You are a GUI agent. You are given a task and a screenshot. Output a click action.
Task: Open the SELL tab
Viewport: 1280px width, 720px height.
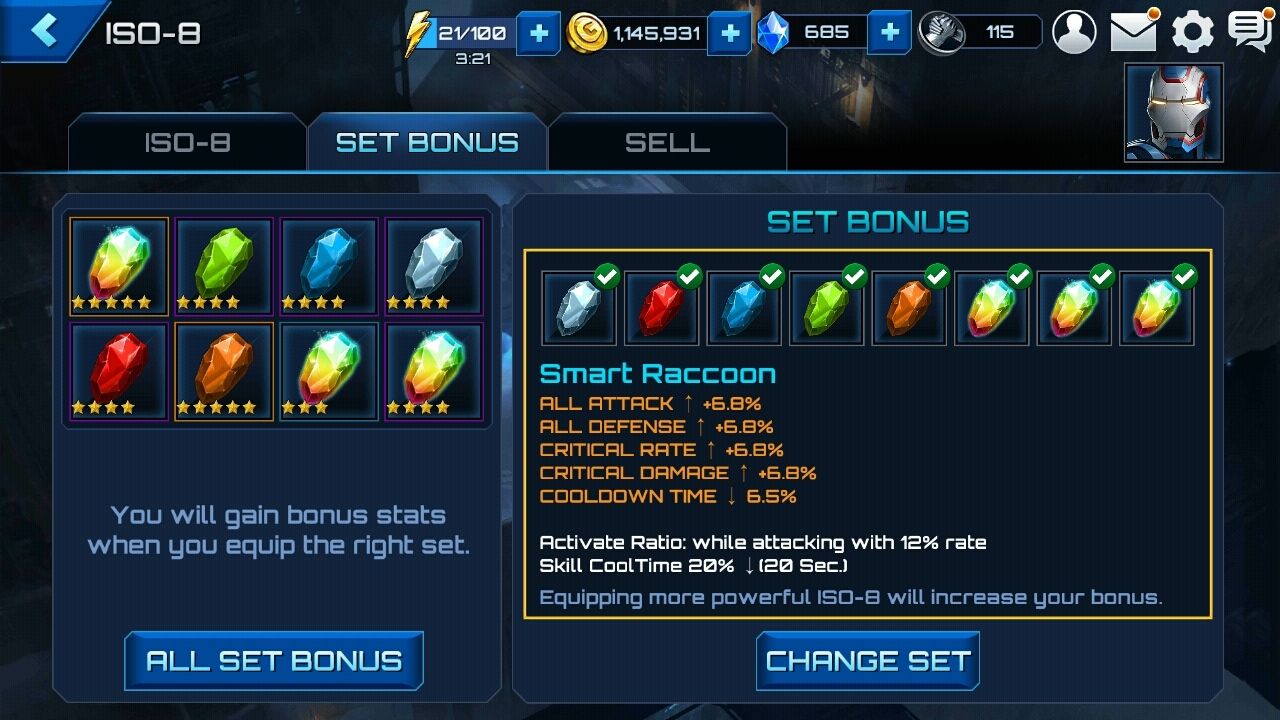coord(666,143)
